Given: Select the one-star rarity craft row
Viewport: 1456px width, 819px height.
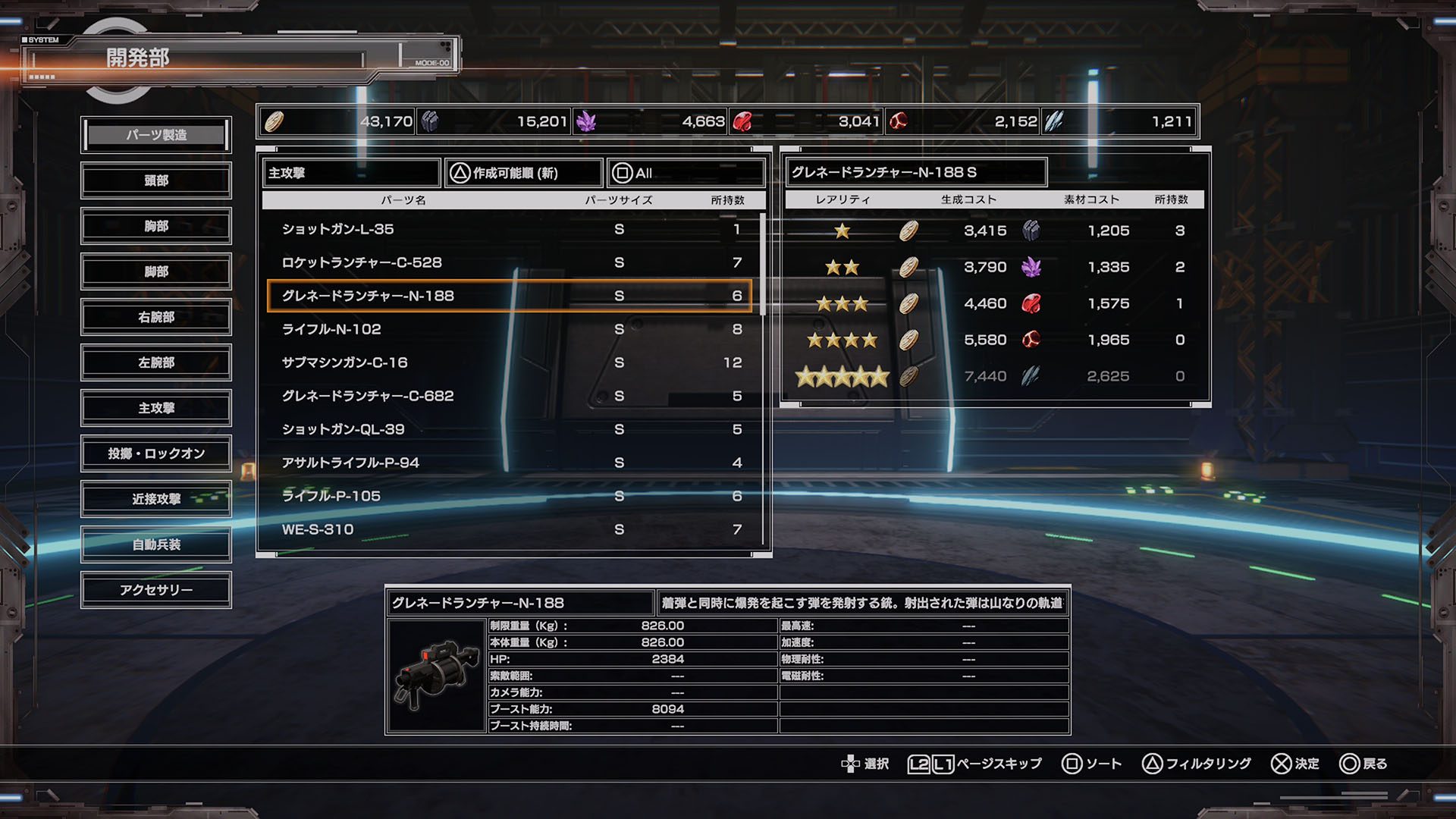Looking at the screenshot, I should [x=993, y=231].
